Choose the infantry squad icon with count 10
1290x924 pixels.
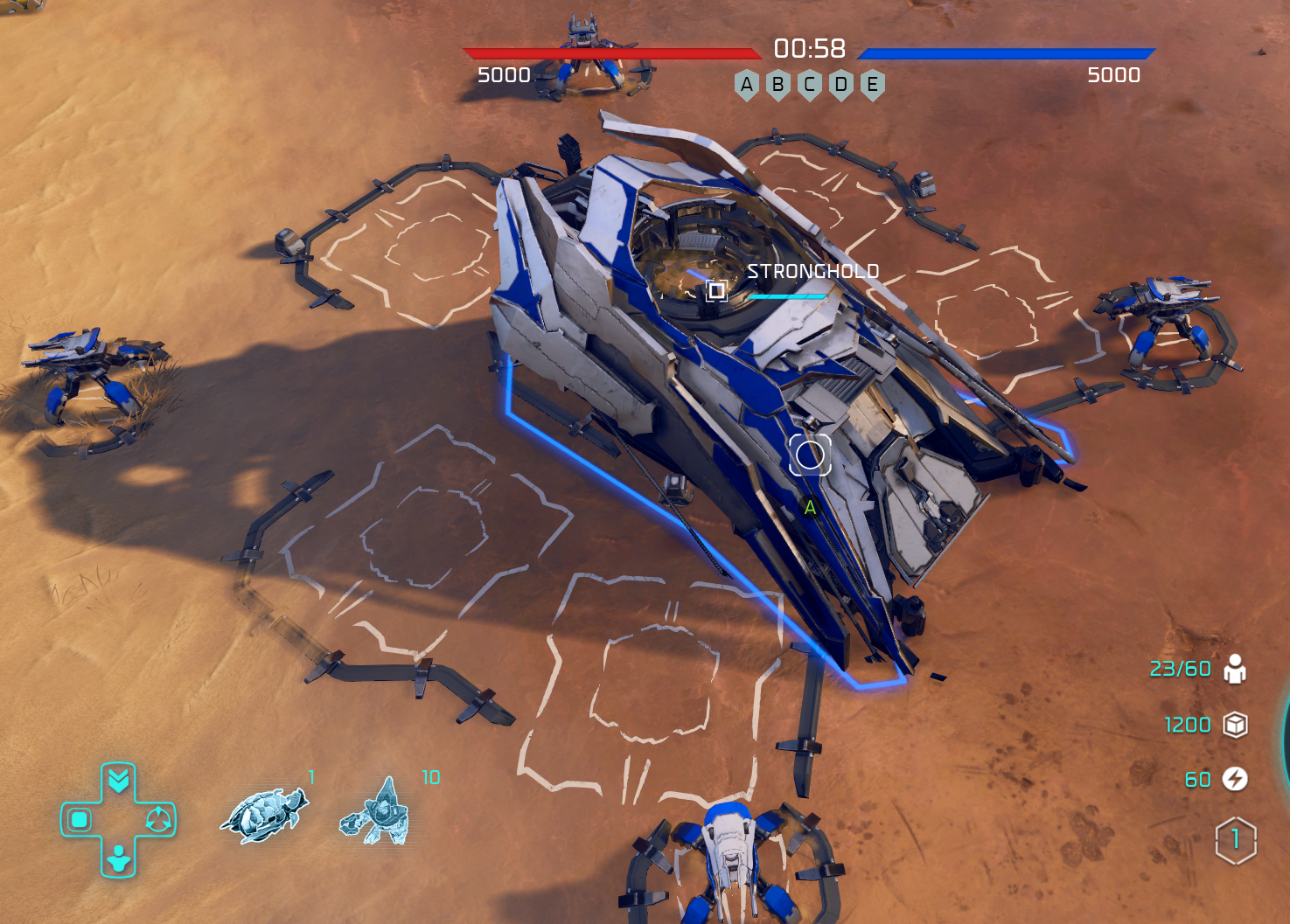(378, 812)
